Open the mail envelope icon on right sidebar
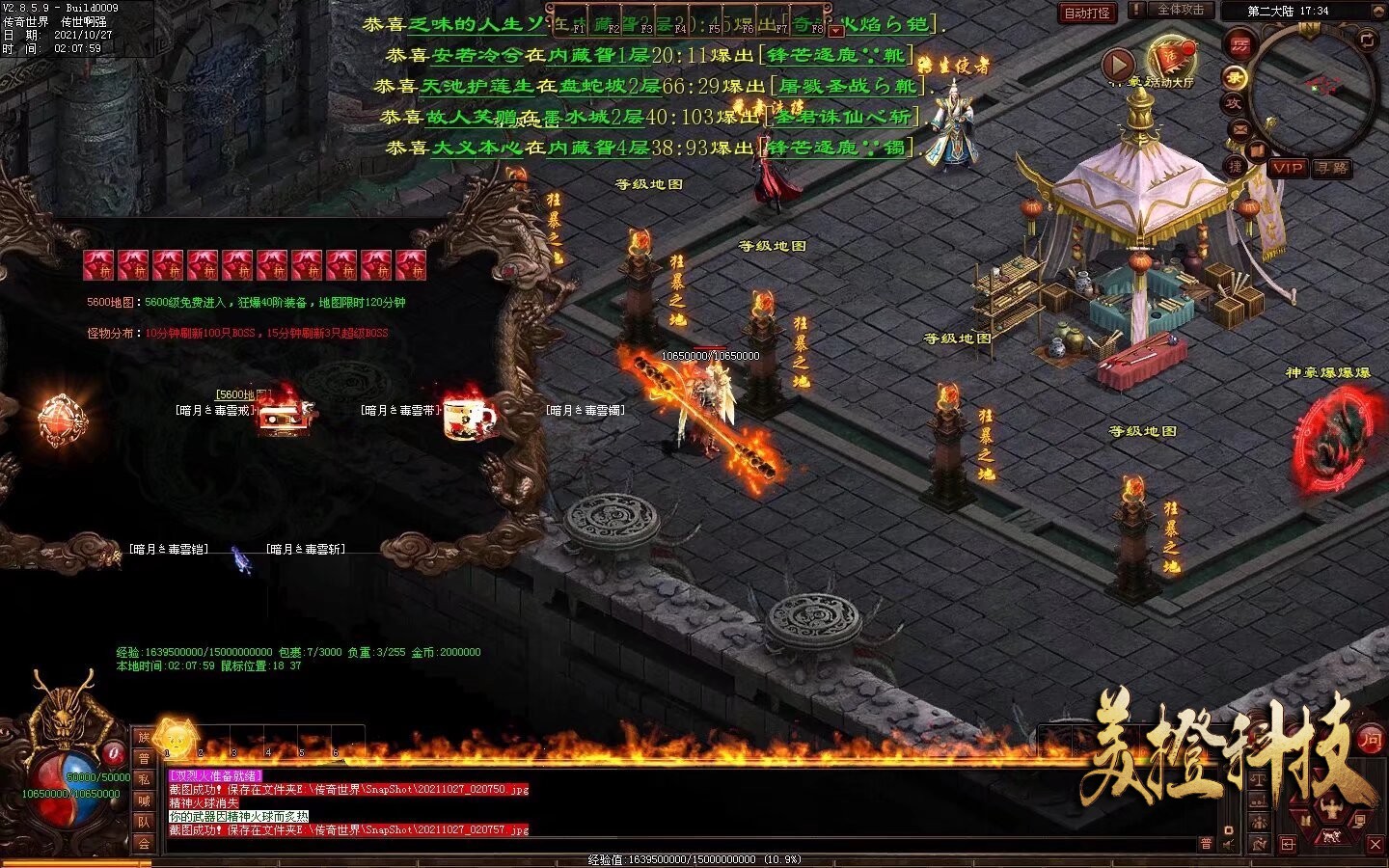1389x868 pixels. 1239,128
